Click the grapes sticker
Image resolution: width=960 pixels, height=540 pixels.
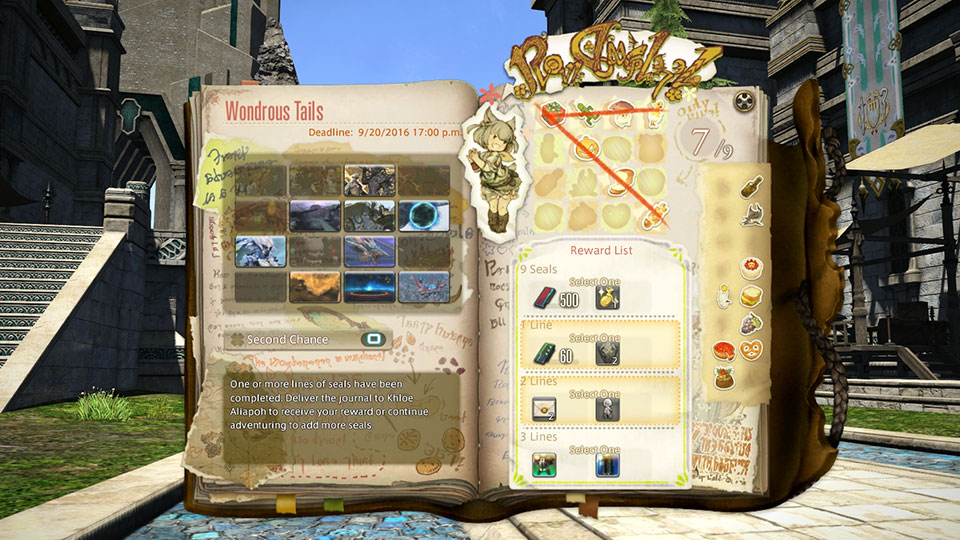coord(749,323)
